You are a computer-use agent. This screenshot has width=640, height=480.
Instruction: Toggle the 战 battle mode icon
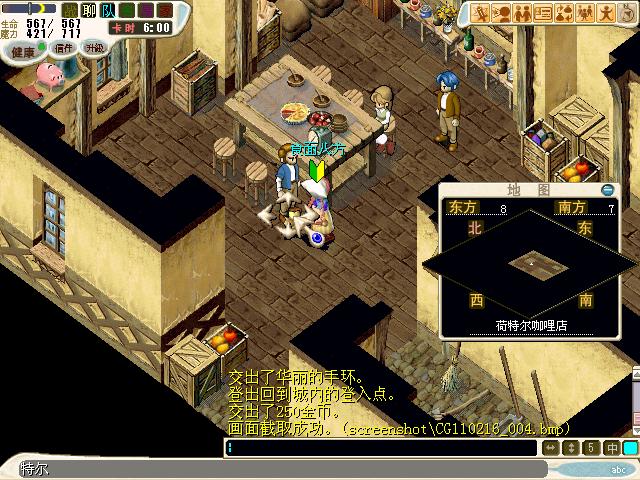[69, 10]
